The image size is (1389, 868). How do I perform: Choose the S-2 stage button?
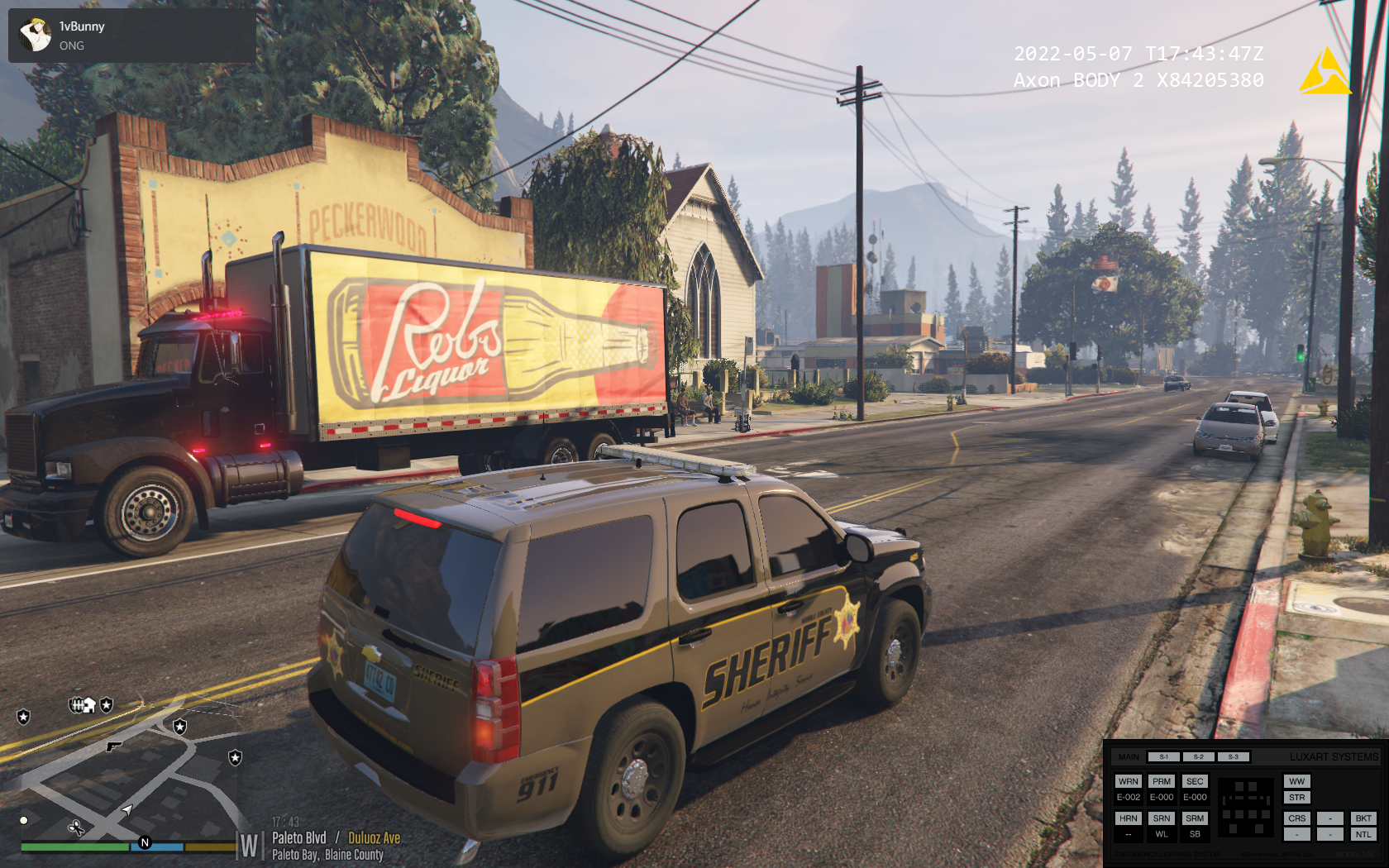1198,757
